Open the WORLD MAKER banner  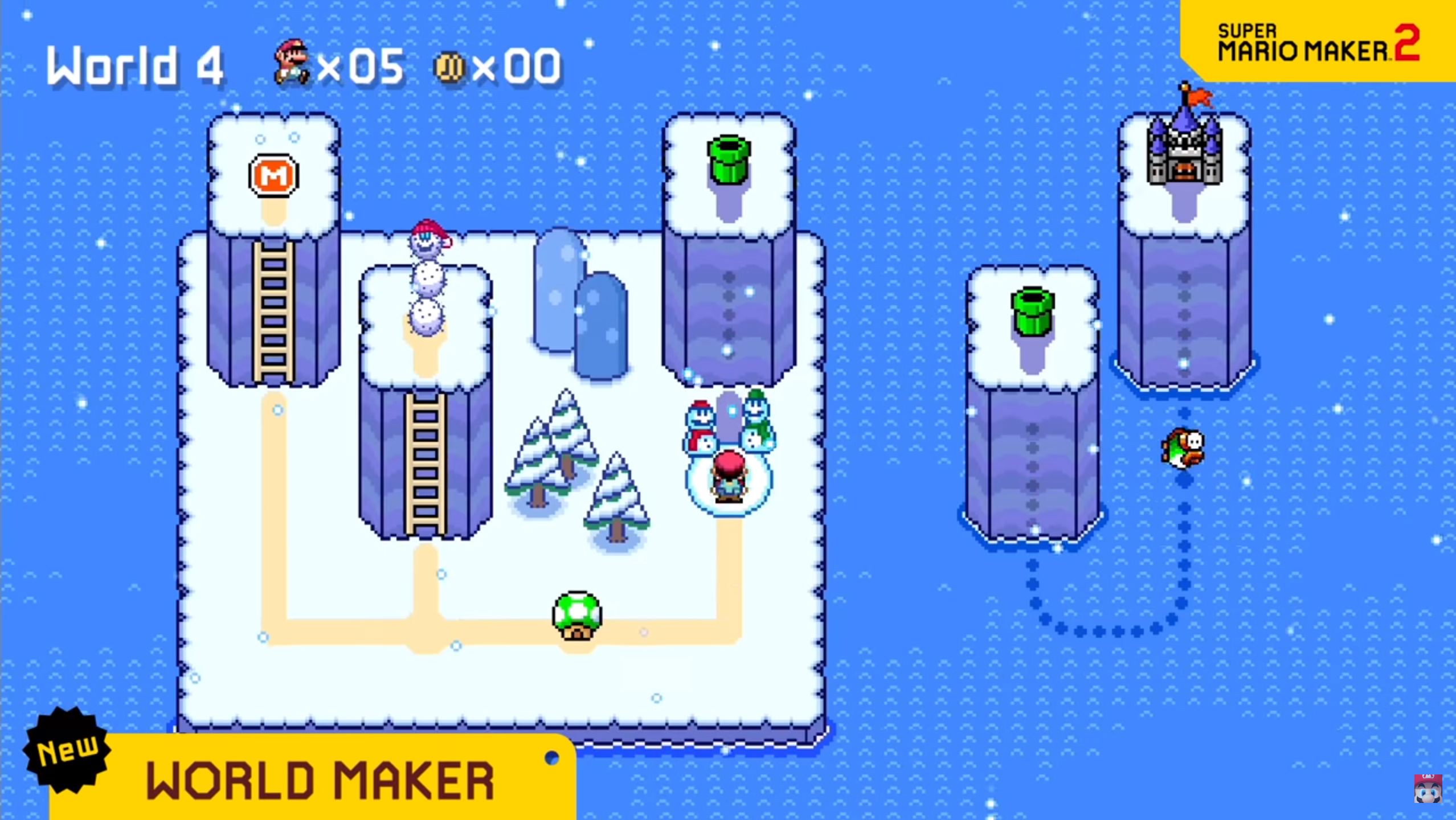(319, 780)
